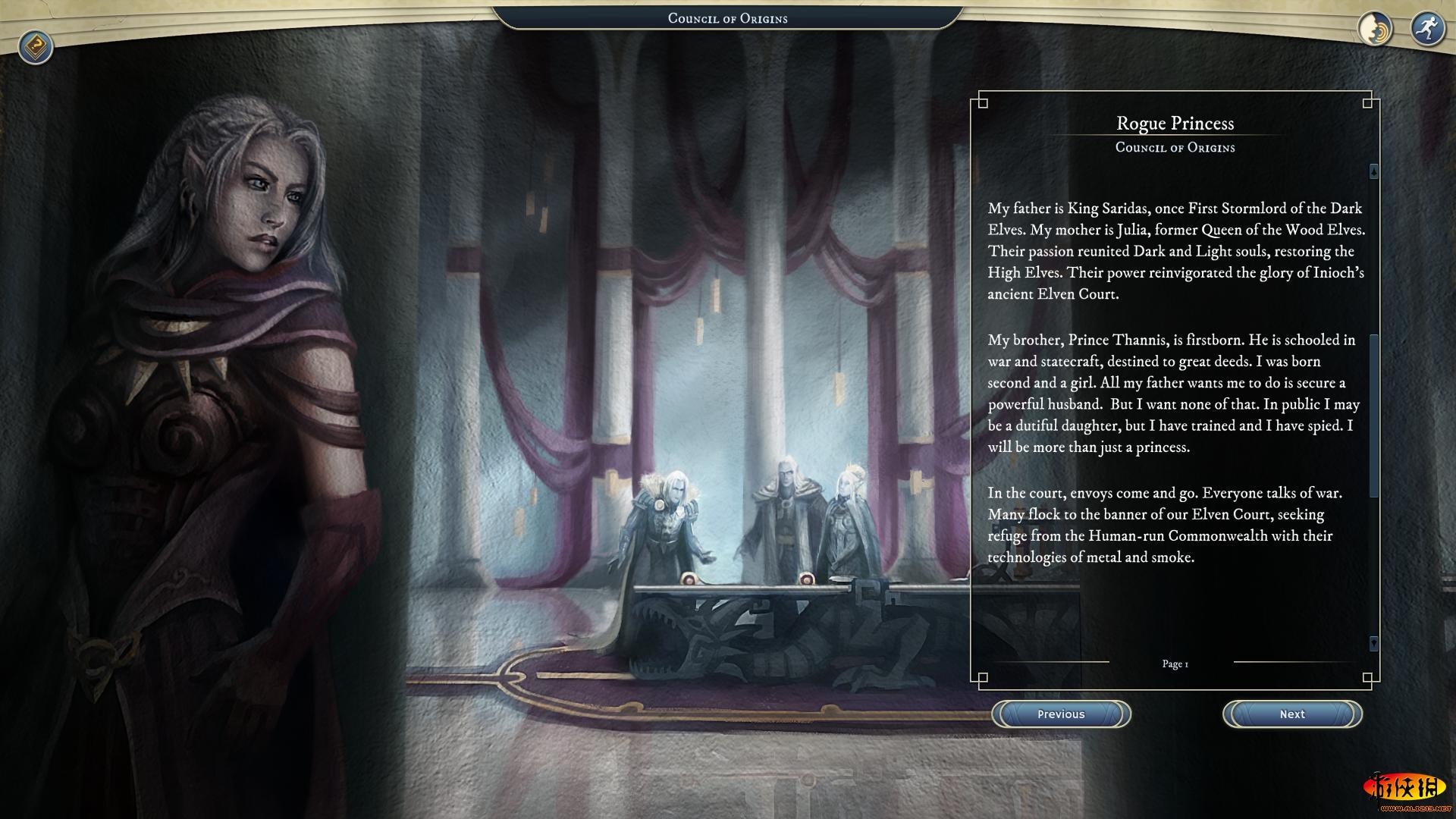This screenshot has height=819, width=1456.
Task: Open the help tome icon
Action: point(36,48)
